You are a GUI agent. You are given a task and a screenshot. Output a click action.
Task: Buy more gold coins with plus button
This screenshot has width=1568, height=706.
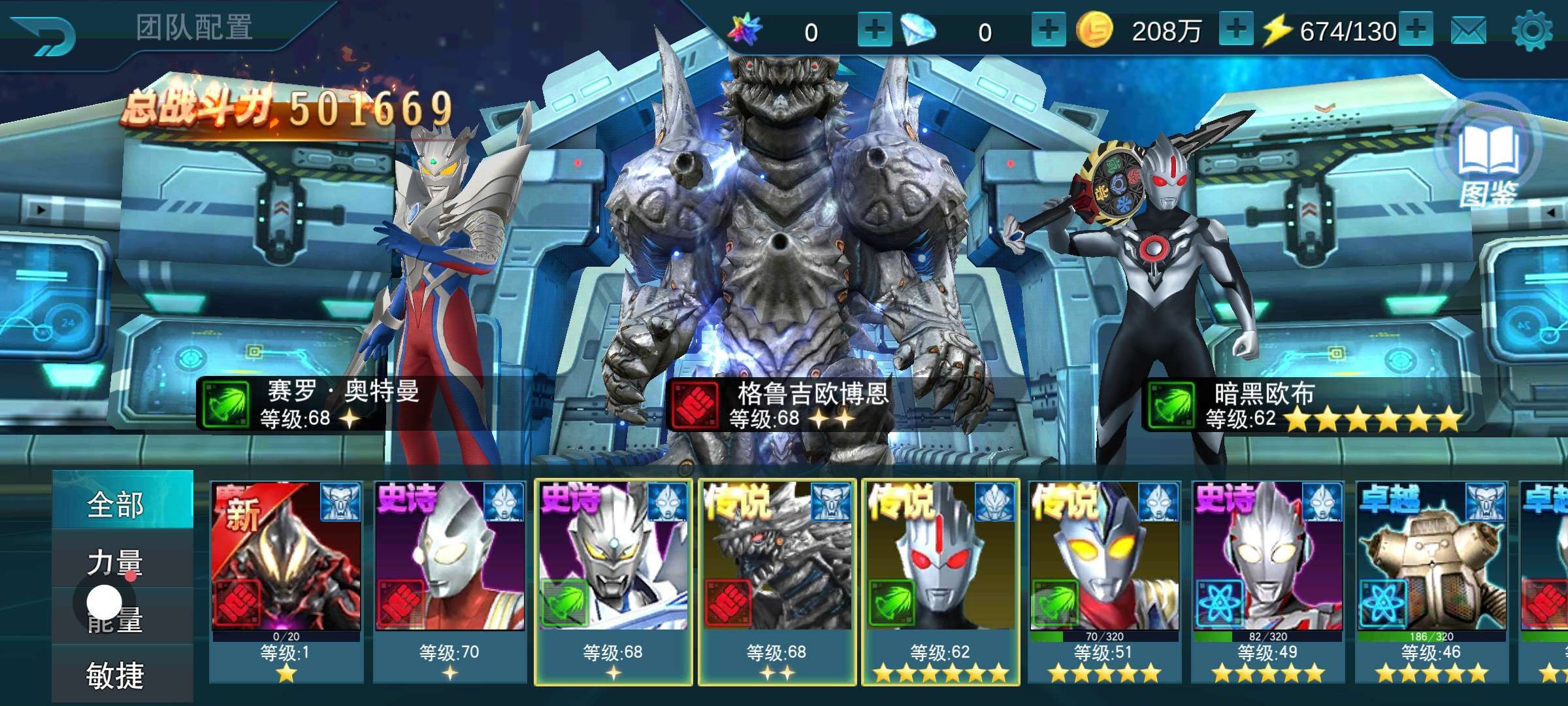point(1235,30)
